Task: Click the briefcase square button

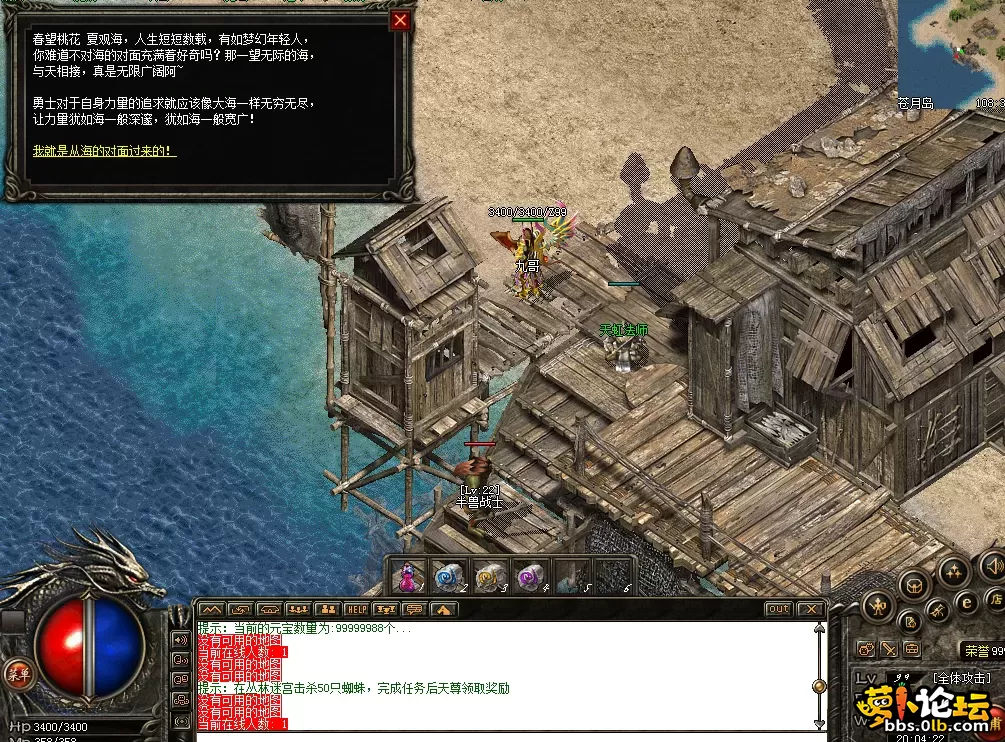Action: [x=914, y=650]
